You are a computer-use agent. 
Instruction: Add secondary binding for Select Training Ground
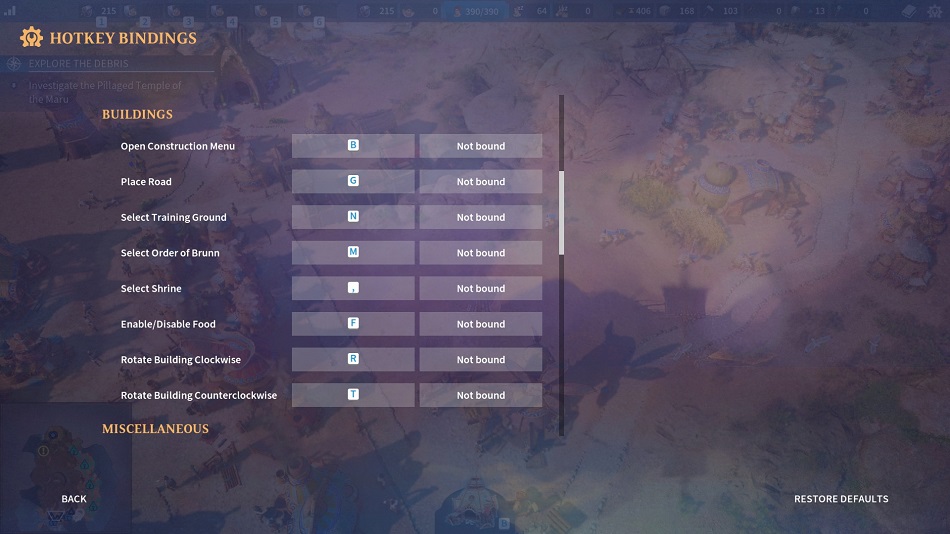click(x=481, y=217)
